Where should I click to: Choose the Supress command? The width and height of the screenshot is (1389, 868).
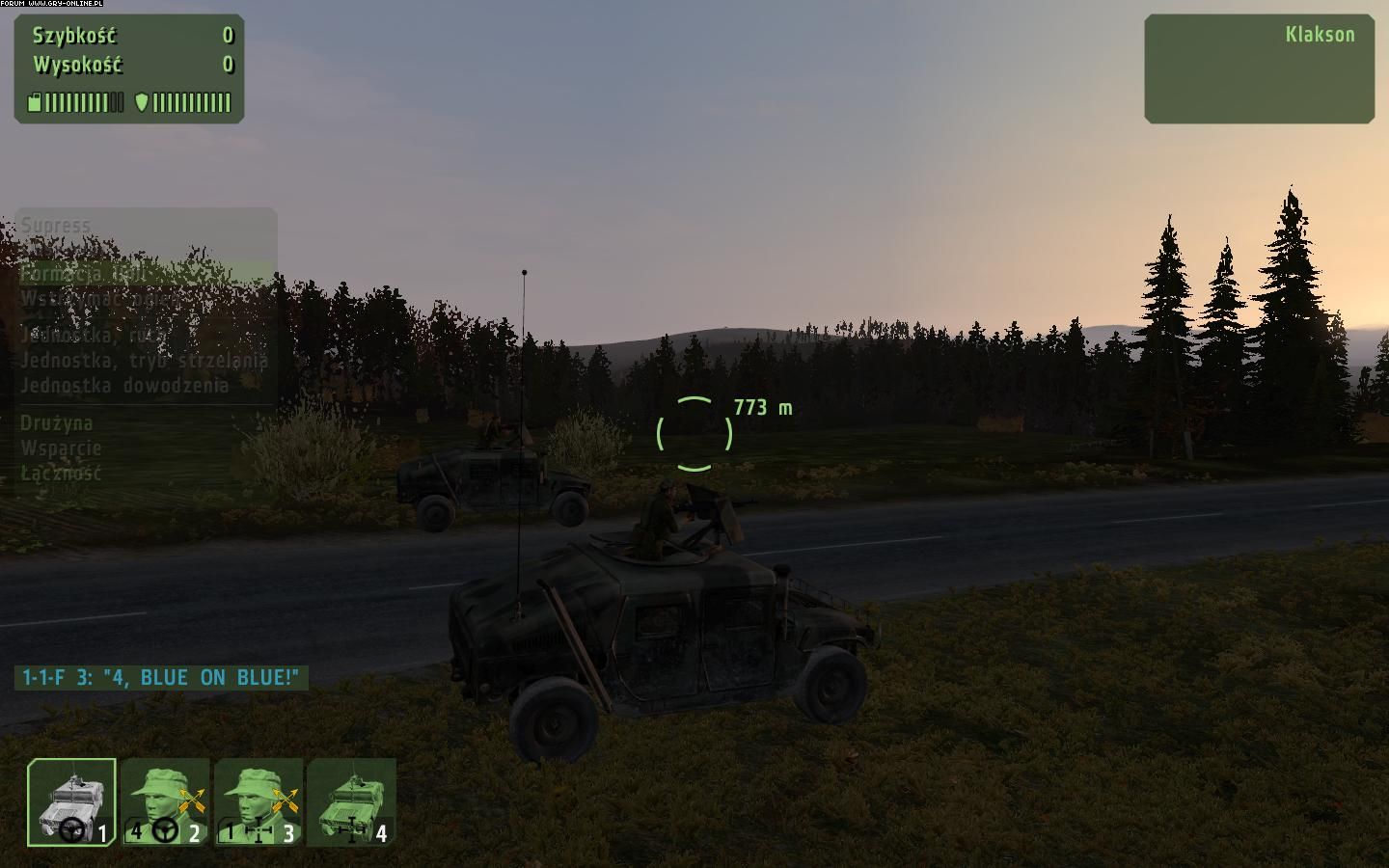coord(56,226)
